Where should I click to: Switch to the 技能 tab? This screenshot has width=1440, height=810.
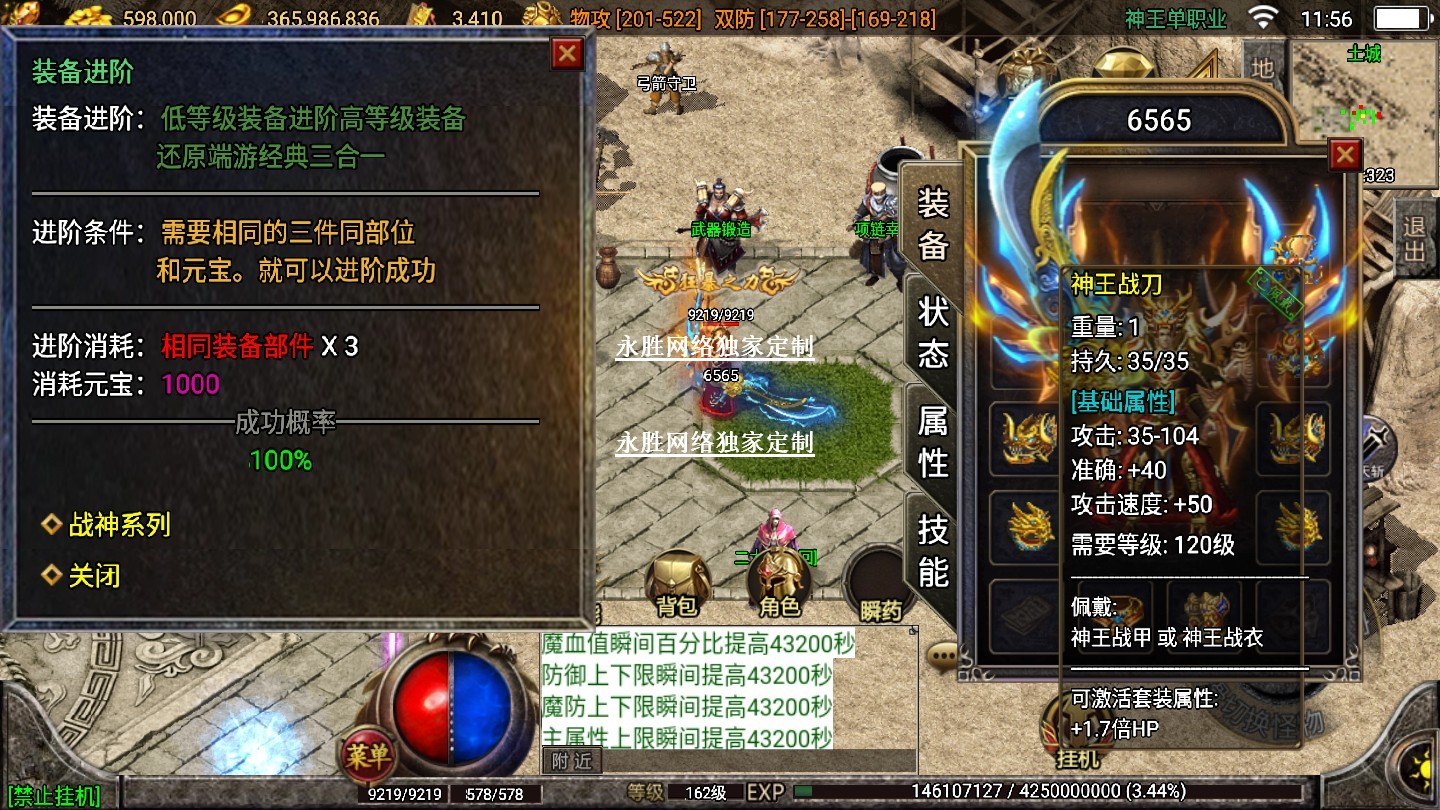click(x=932, y=550)
